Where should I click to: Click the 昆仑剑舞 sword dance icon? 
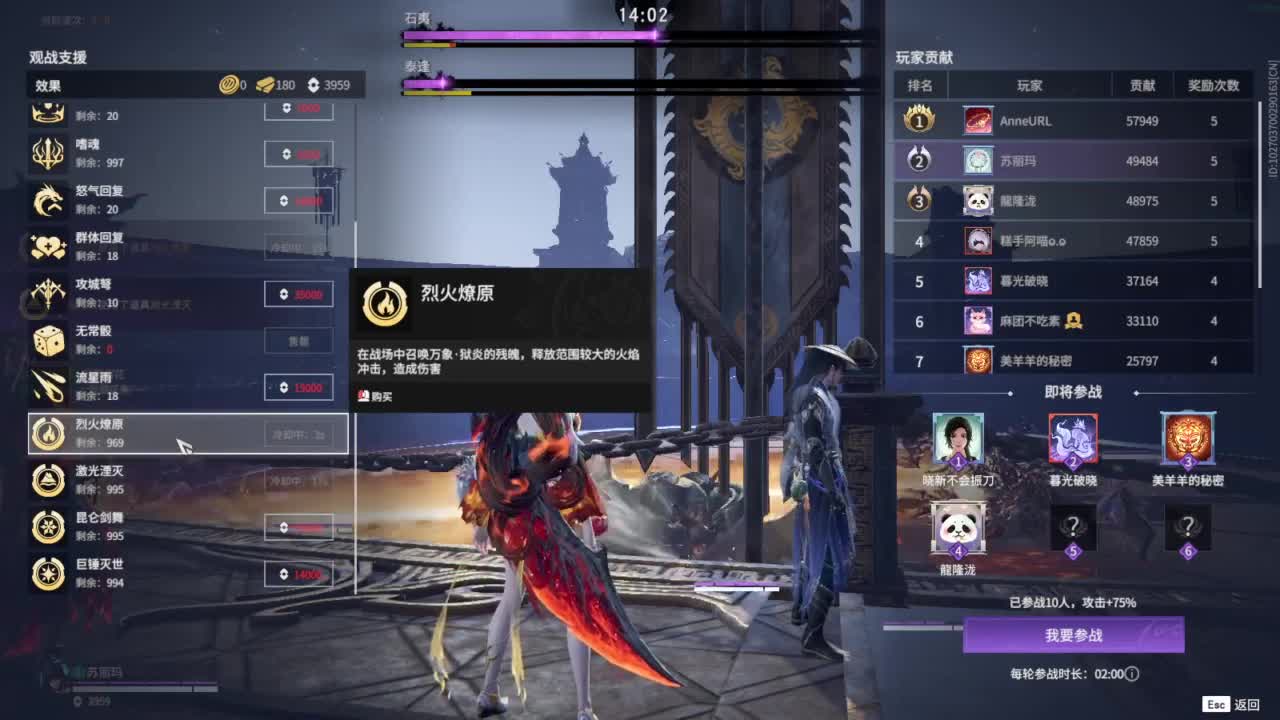[47, 527]
